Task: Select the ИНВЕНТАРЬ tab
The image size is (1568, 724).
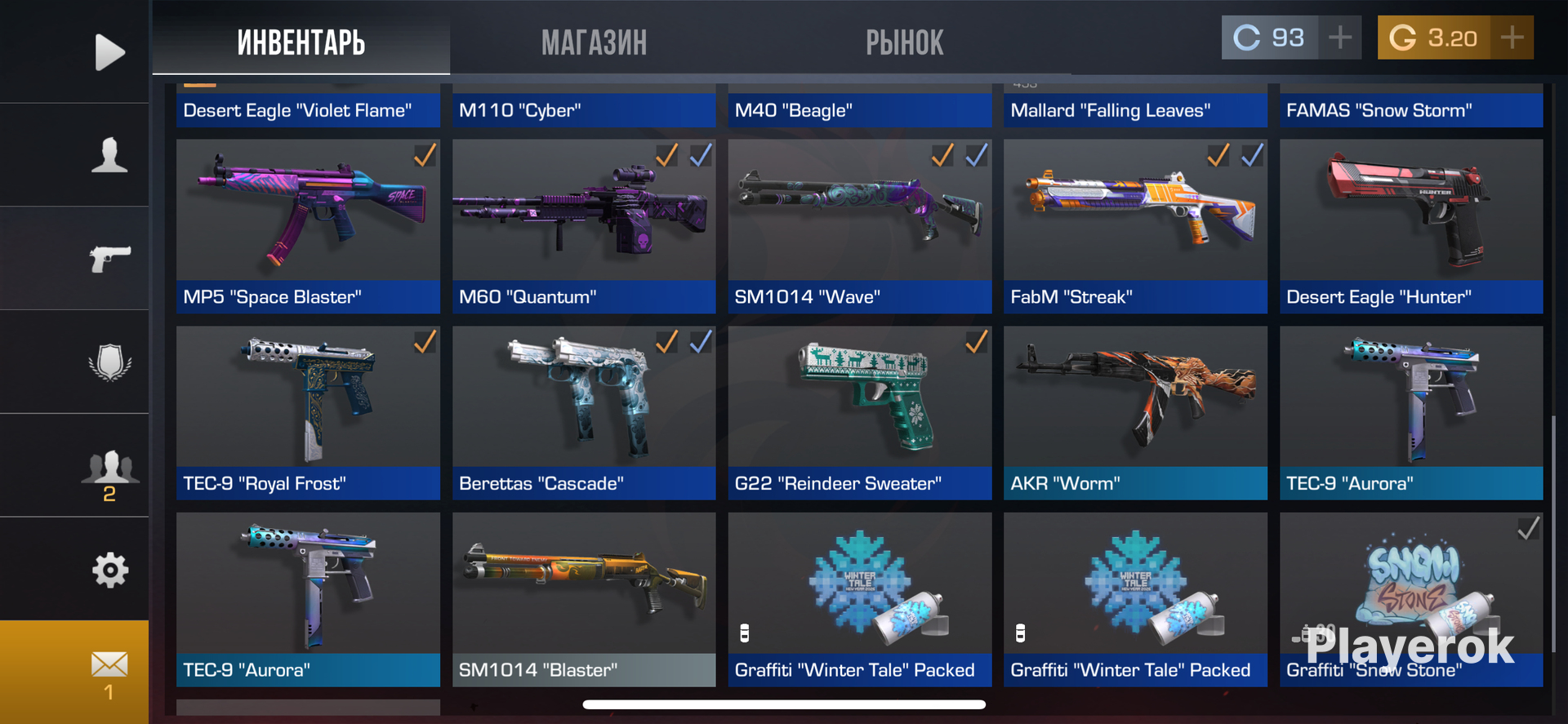Action: (301, 42)
